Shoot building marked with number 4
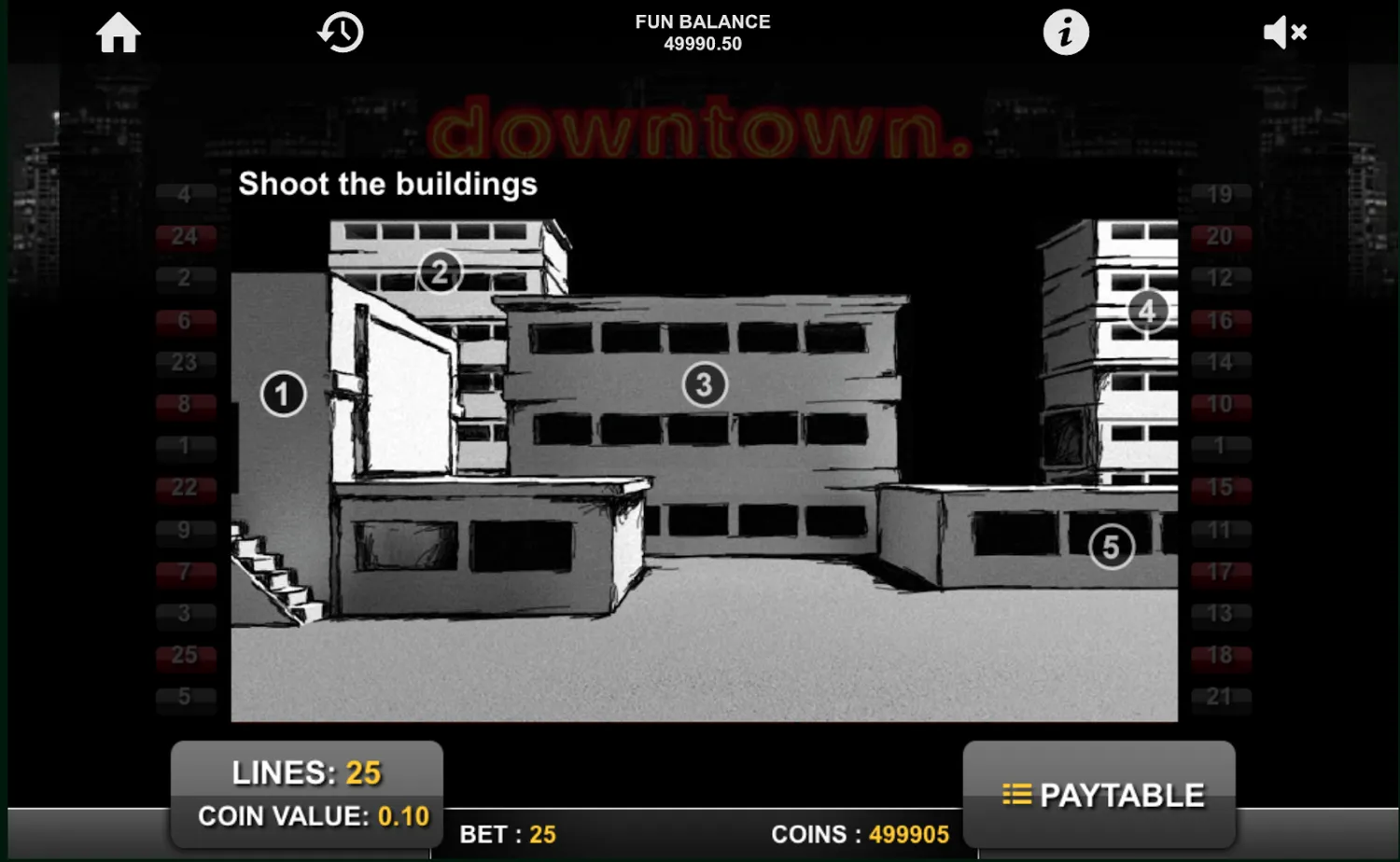Screen dimensions: 1400x862 1147,311
